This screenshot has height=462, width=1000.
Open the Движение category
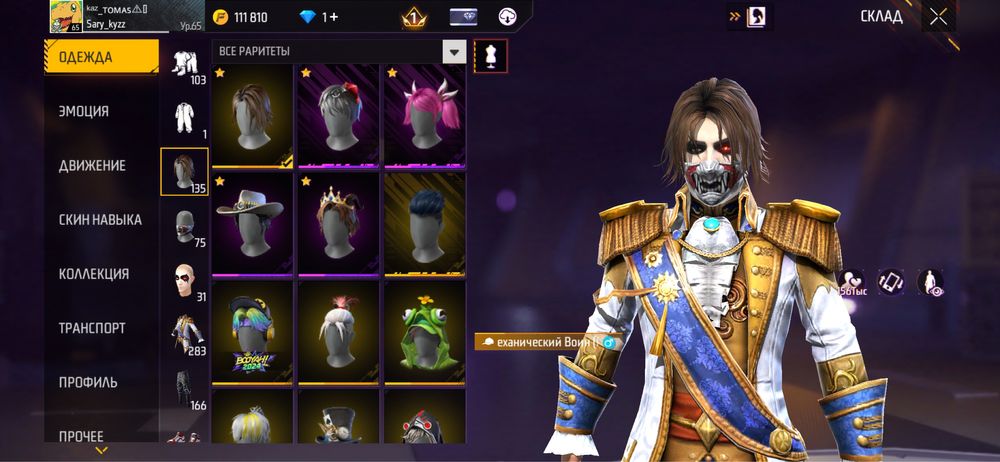(x=92, y=165)
